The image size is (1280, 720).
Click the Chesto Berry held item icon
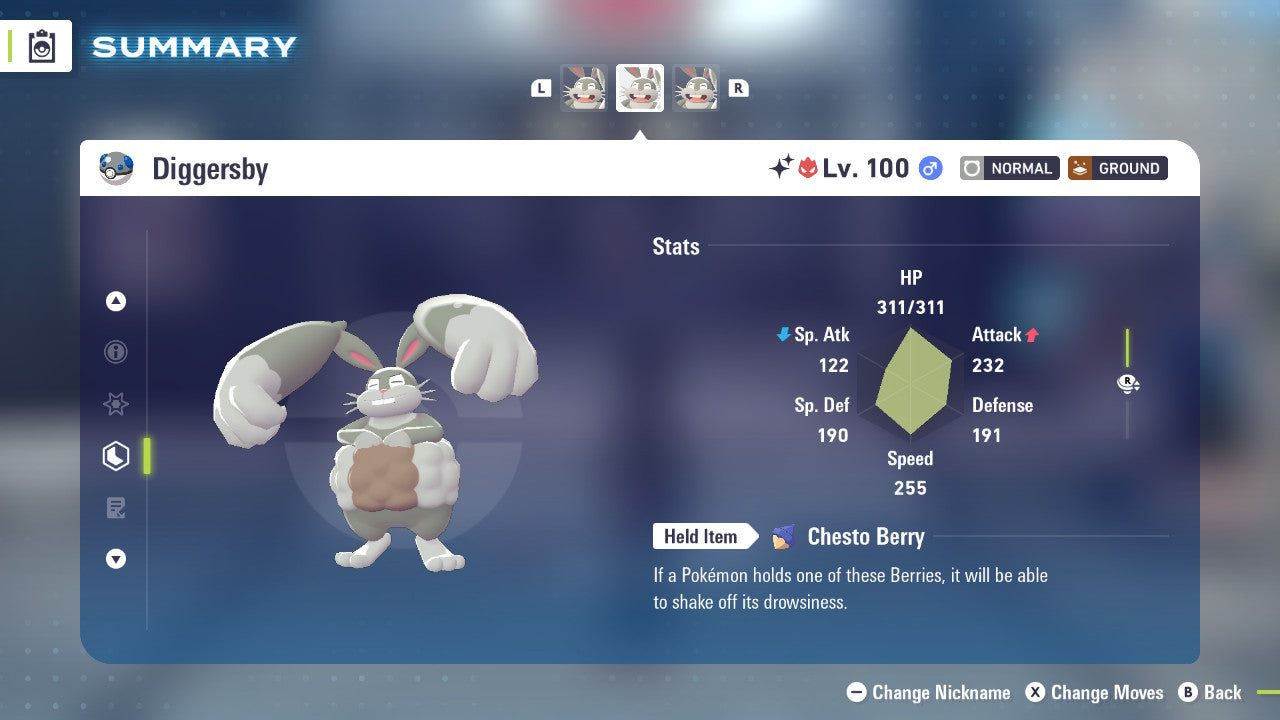786,537
